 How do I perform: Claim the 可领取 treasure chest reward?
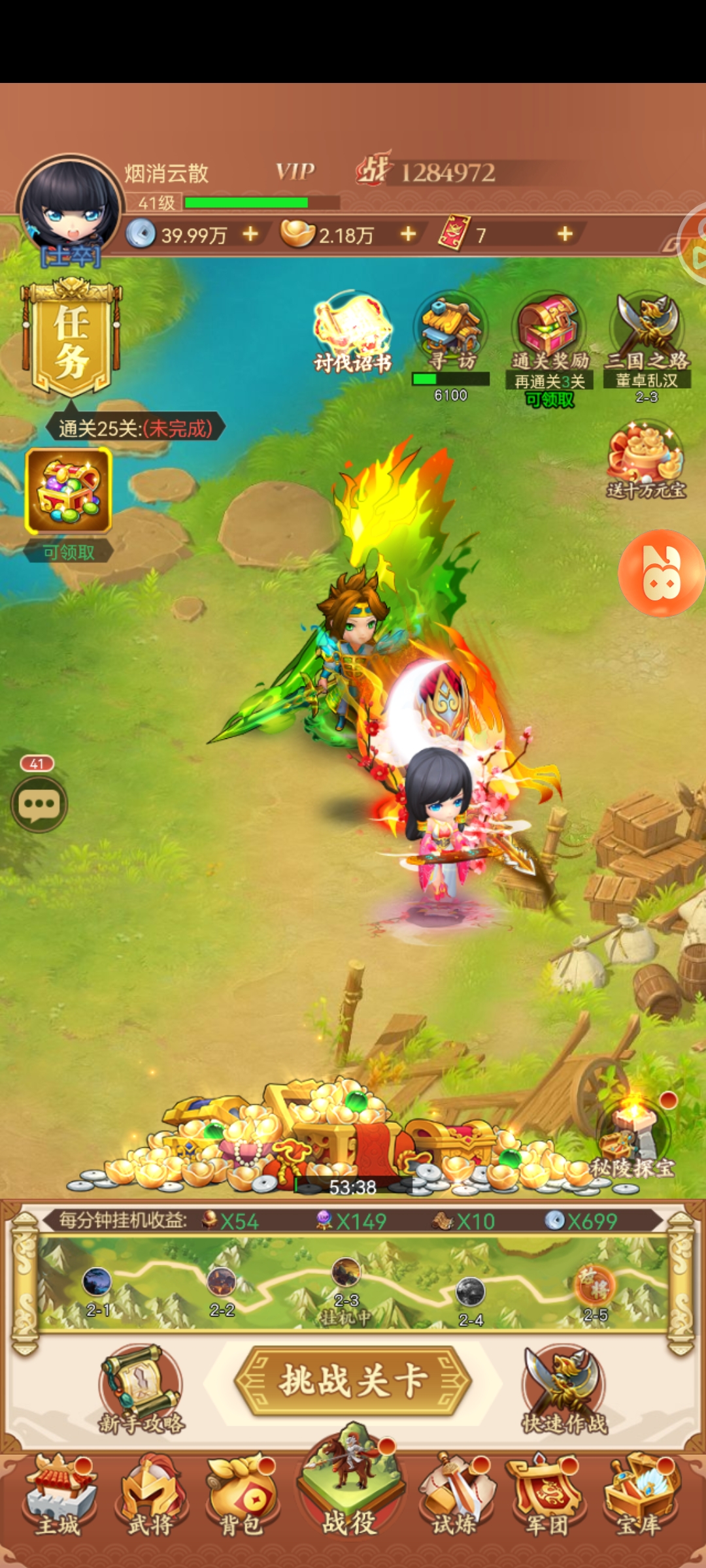(x=69, y=491)
